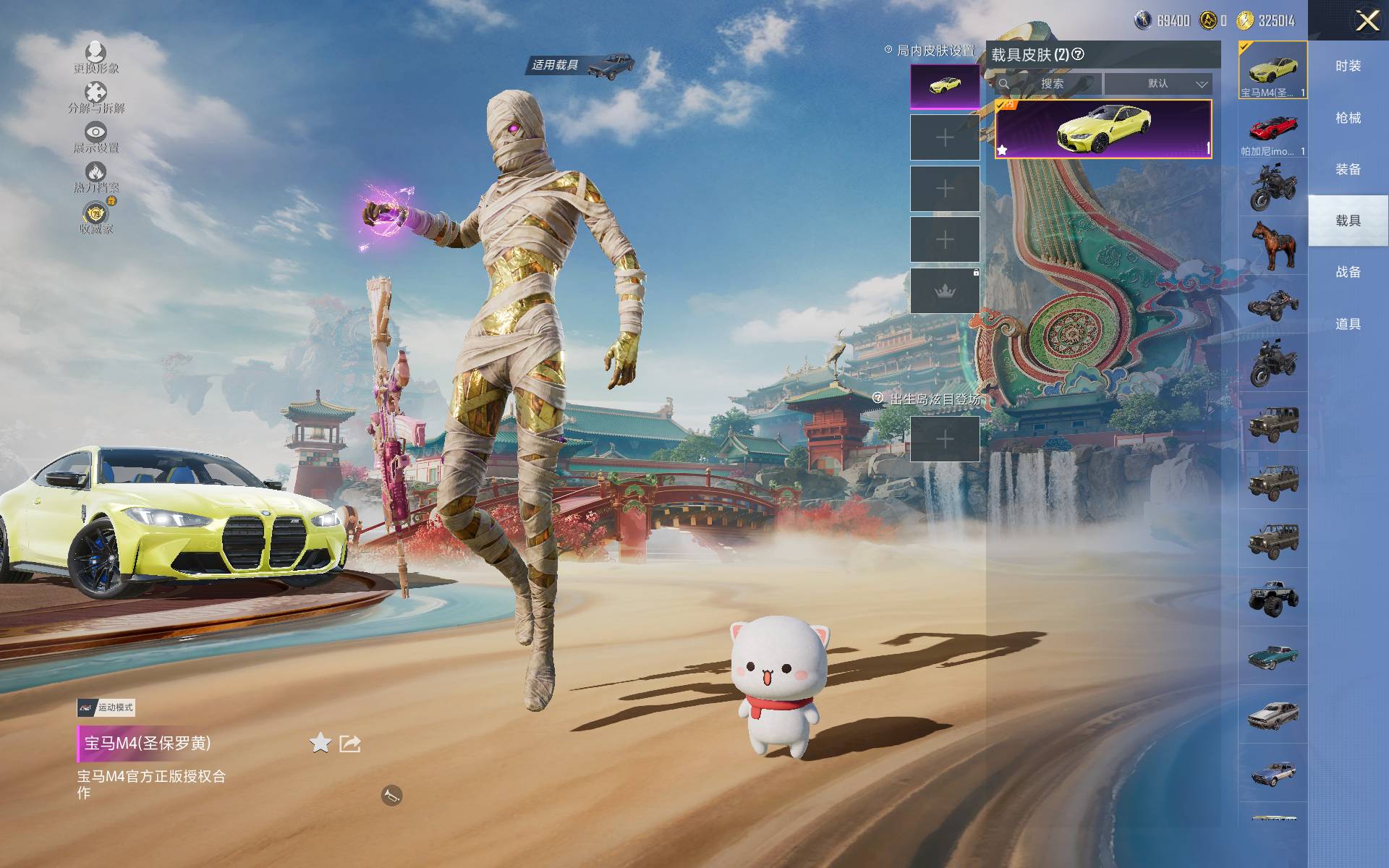Close the vehicle skin screen
Viewport: 1389px width, 868px height.
[1367, 20]
